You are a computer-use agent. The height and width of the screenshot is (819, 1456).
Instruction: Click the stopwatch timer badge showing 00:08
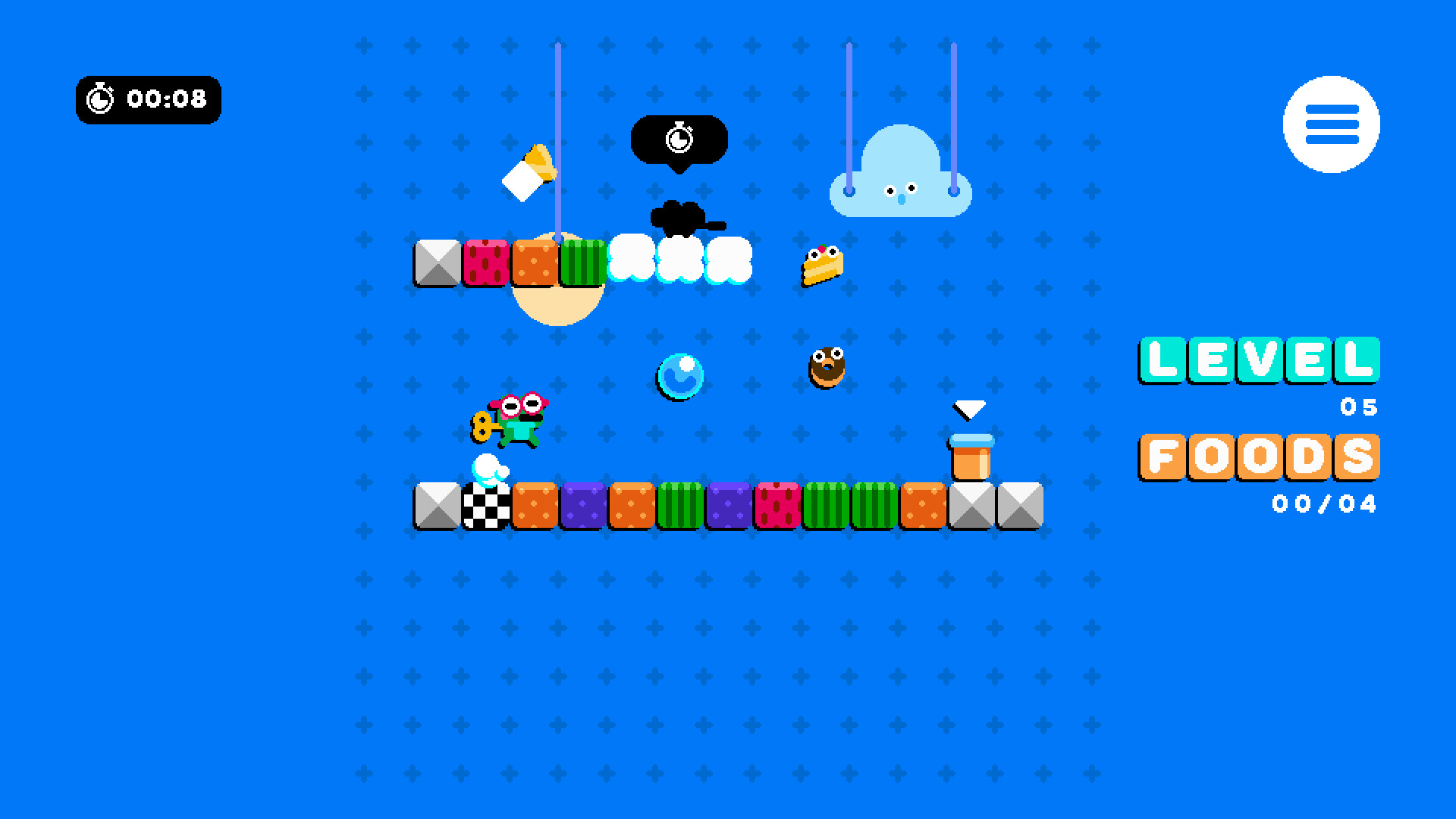coord(149,99)
